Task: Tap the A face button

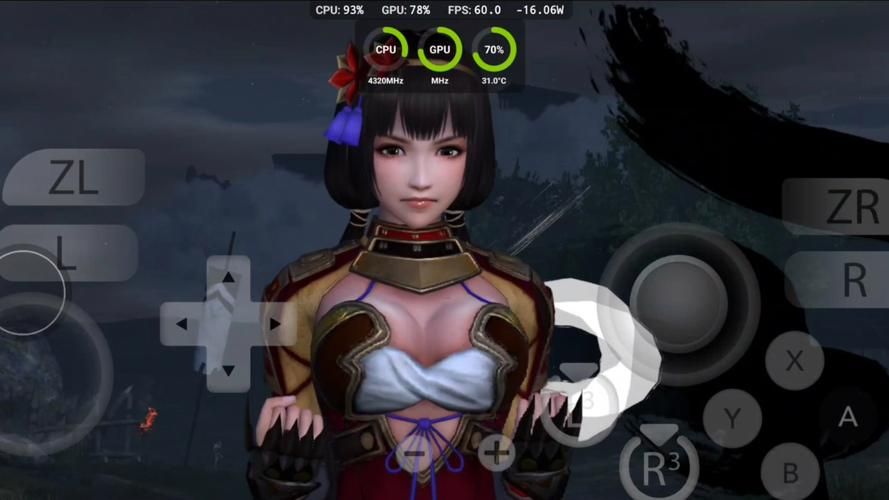Action: (x=847, y=417)
